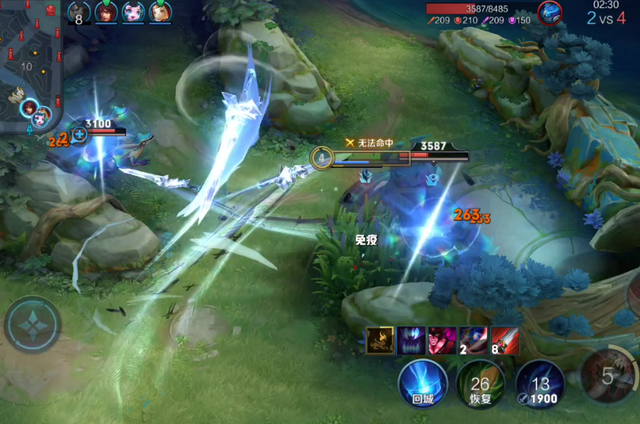Select the dark-haired ally portrait marked 8
This screenshot has width=640, height=424.
pyautogui.click(x=81, y=12)
